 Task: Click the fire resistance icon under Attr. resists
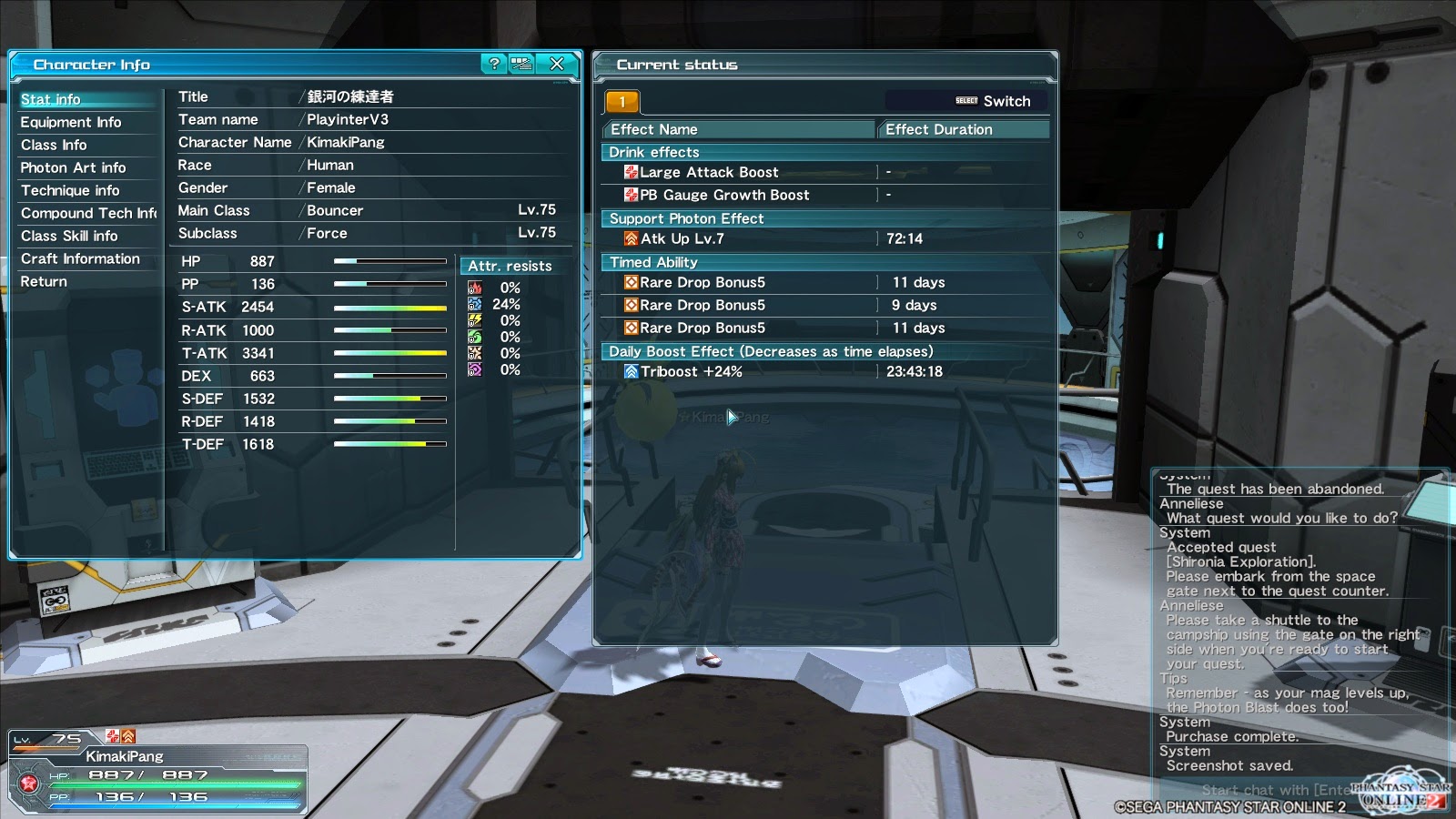[x=474, y=288]
